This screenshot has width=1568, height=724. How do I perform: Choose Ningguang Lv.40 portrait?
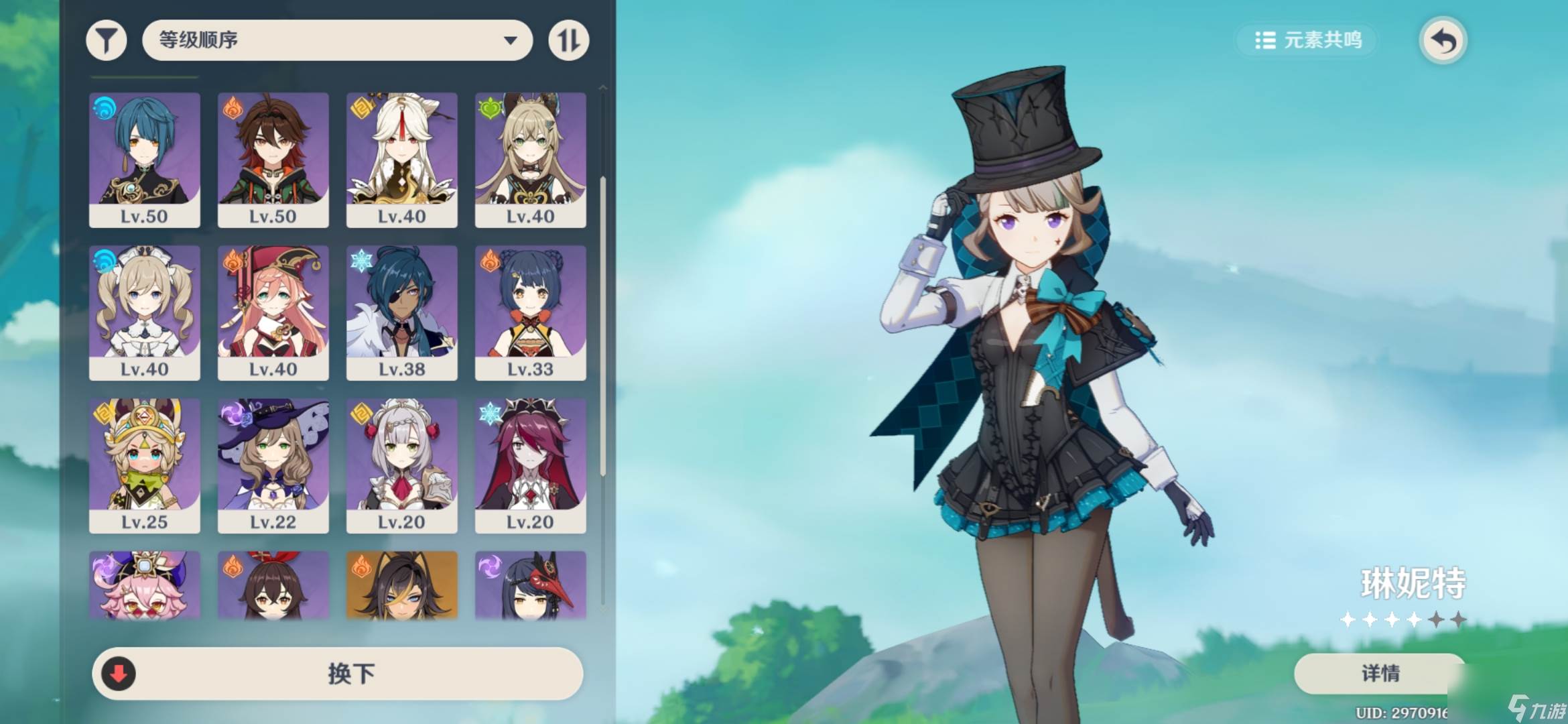(401, 160)
